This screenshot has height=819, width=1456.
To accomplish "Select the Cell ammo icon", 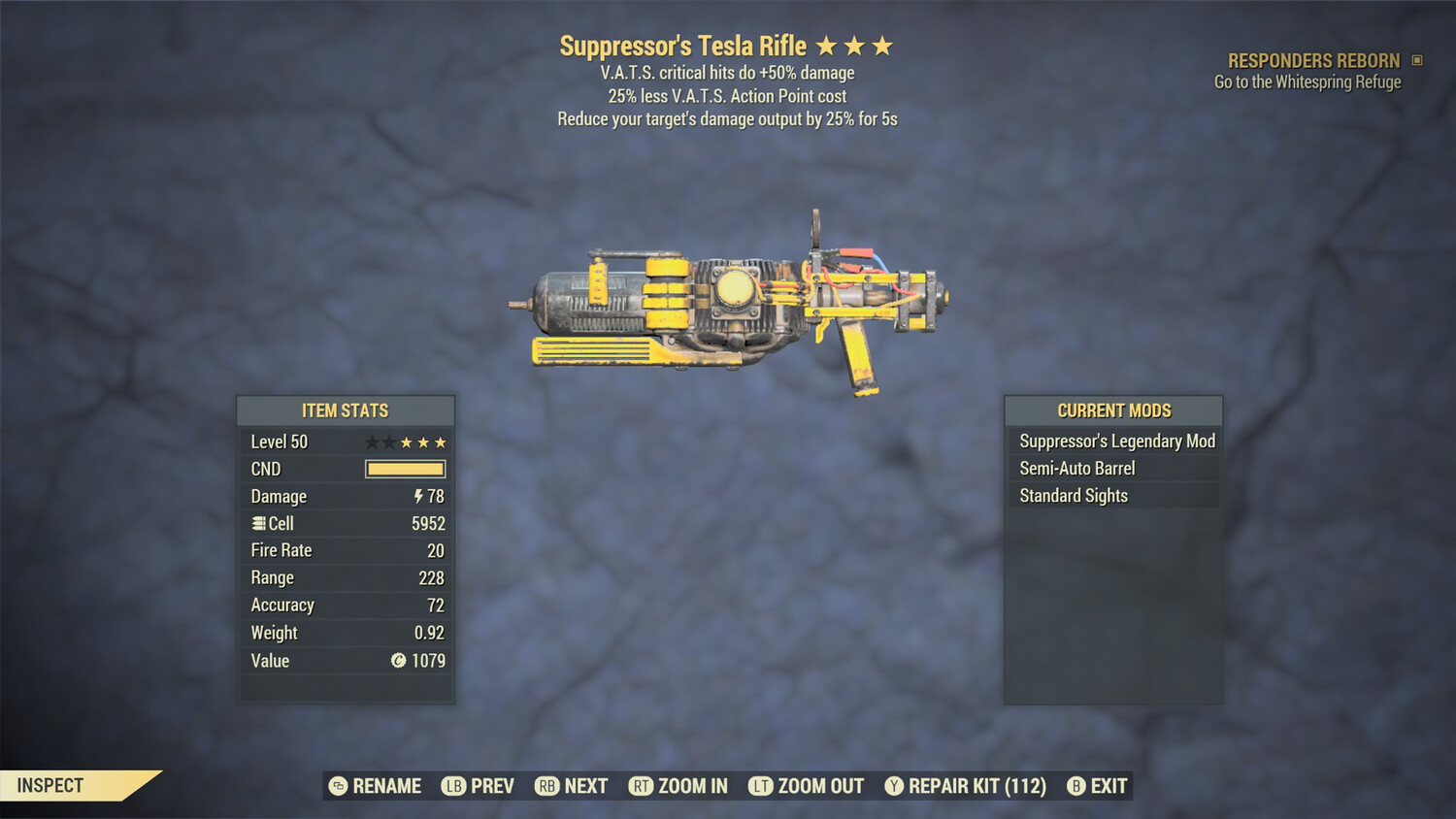I will (x=257, y=523).
